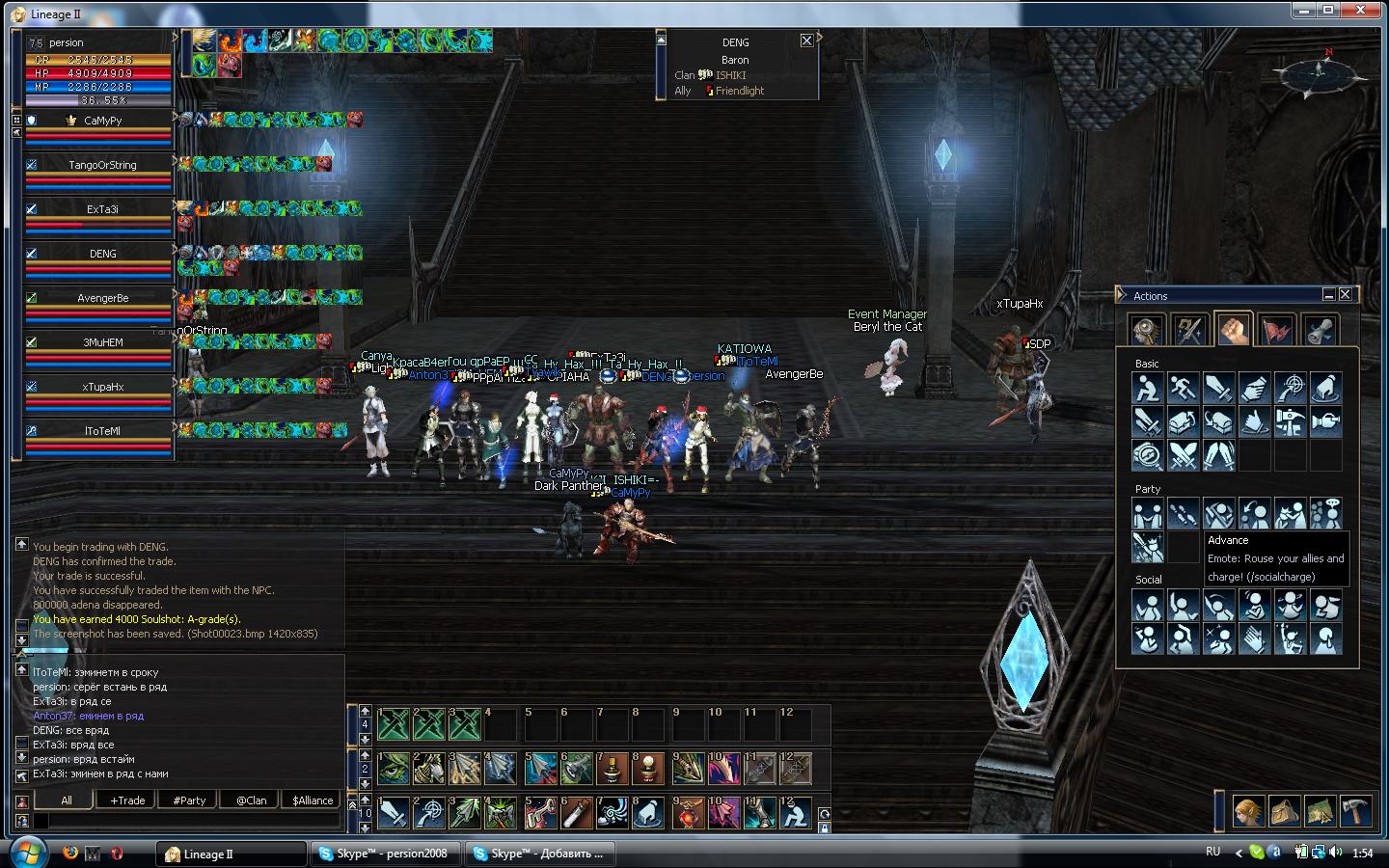Switch to the red flag tab in Actions
Viewport: 1389px width, 868px height.
(1277, 330)
